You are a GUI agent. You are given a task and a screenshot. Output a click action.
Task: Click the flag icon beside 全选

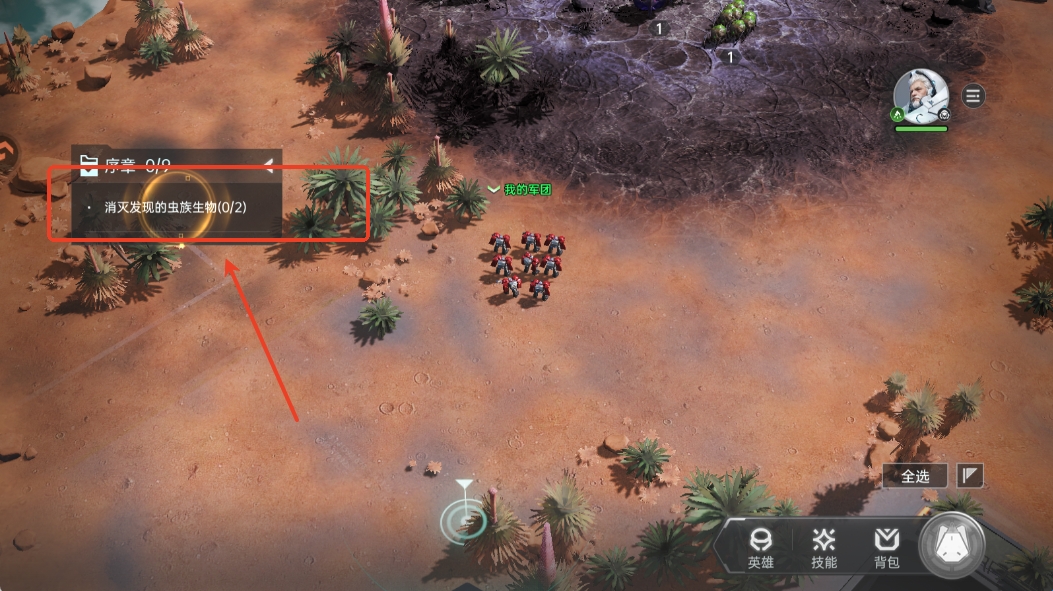pos(970,476)
